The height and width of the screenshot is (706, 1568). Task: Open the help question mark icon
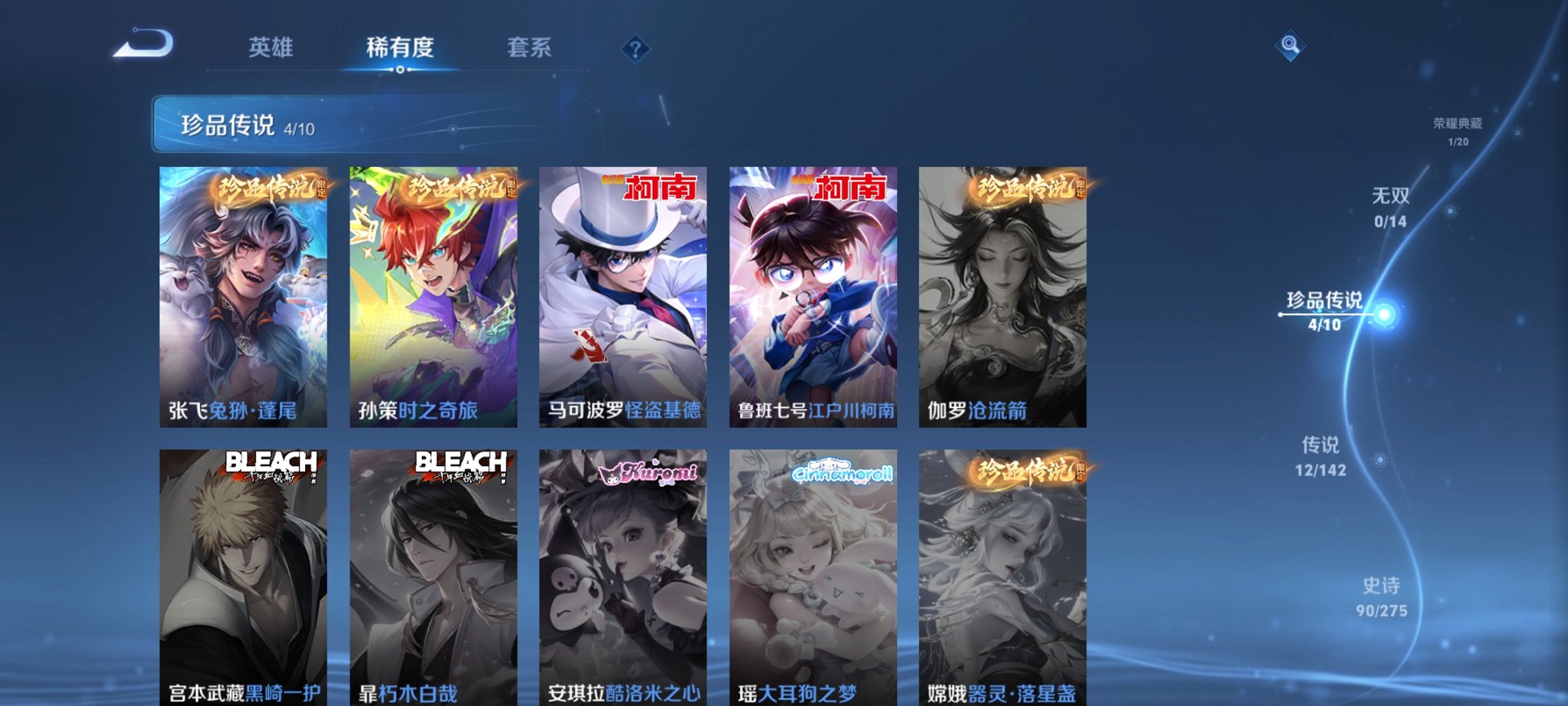pos(634,49)
